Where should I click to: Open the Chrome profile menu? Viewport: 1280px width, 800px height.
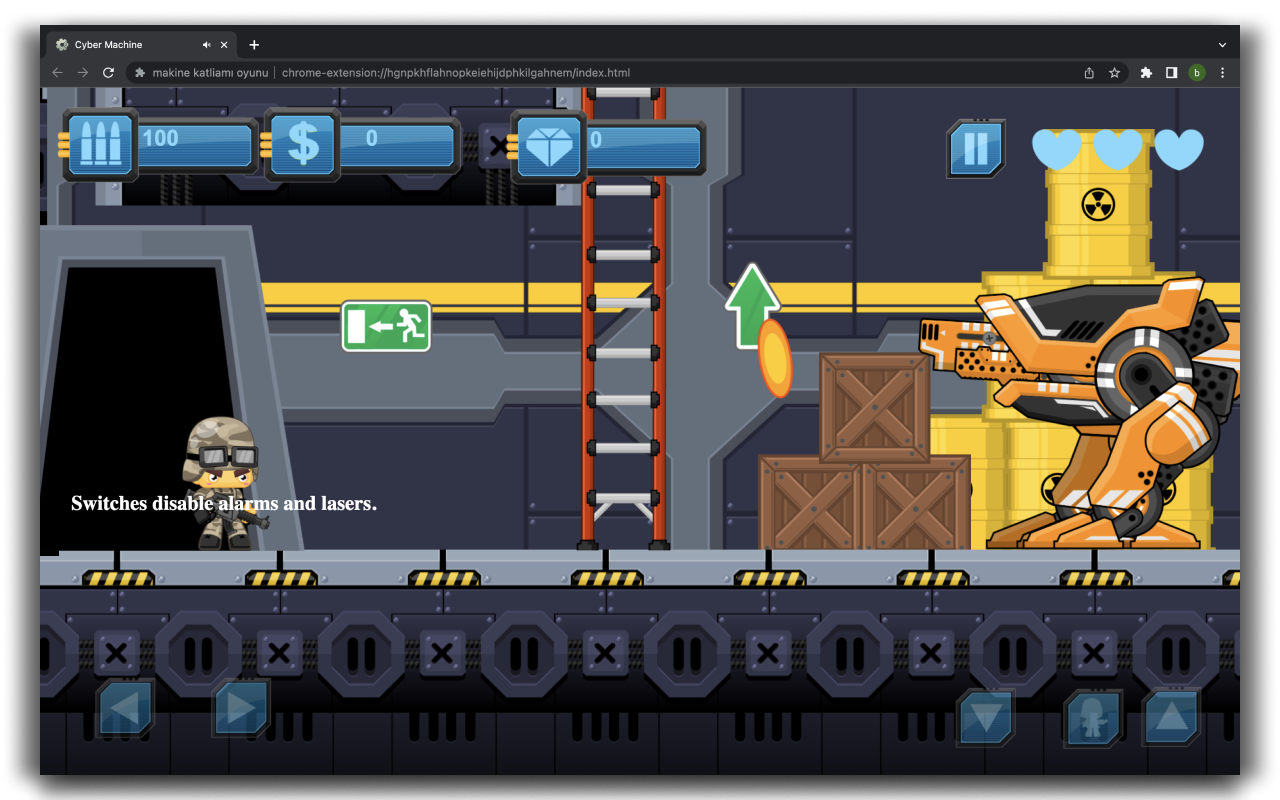[x=1197, y=72]
